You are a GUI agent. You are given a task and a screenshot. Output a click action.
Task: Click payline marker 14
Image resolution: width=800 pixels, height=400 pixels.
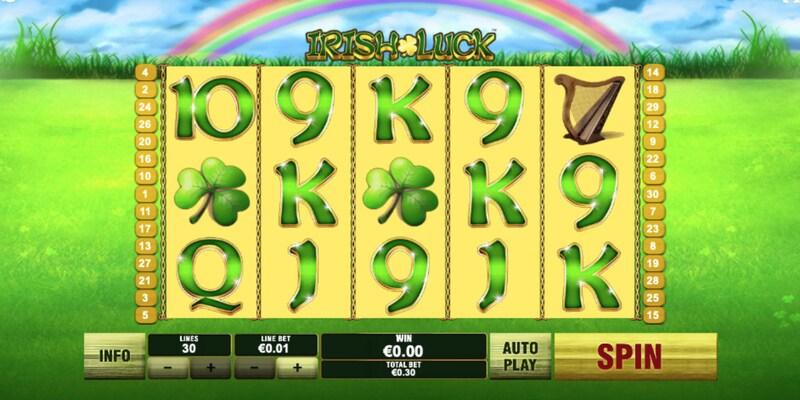656,72
